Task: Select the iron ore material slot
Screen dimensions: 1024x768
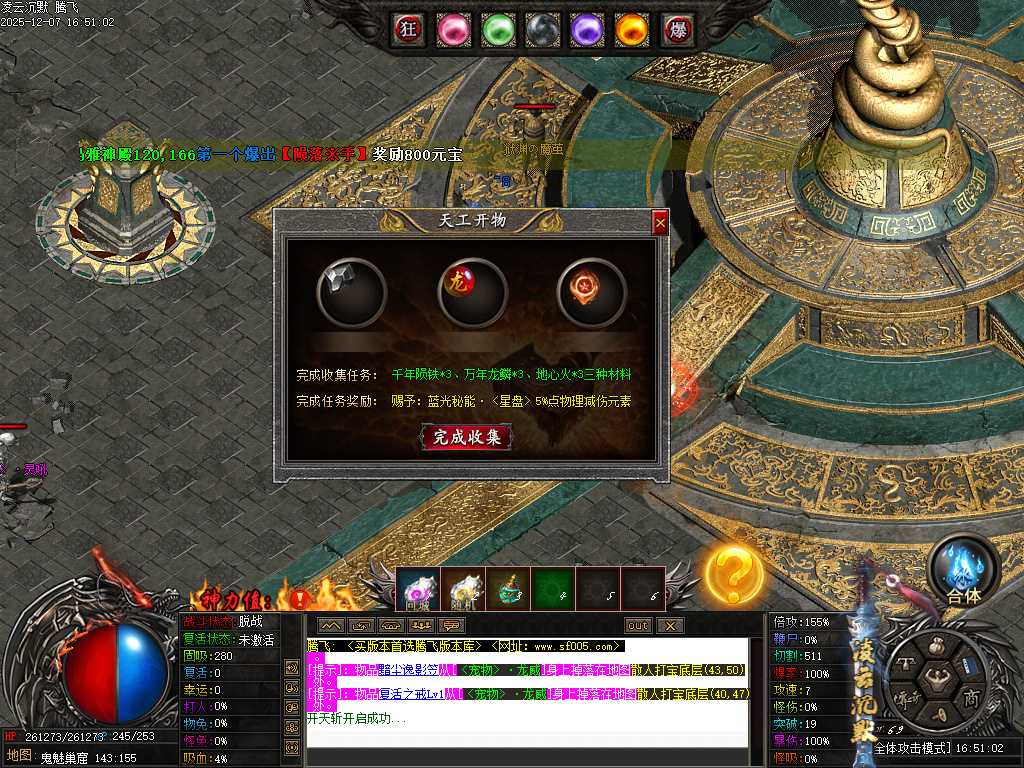Action: [351, 292]
